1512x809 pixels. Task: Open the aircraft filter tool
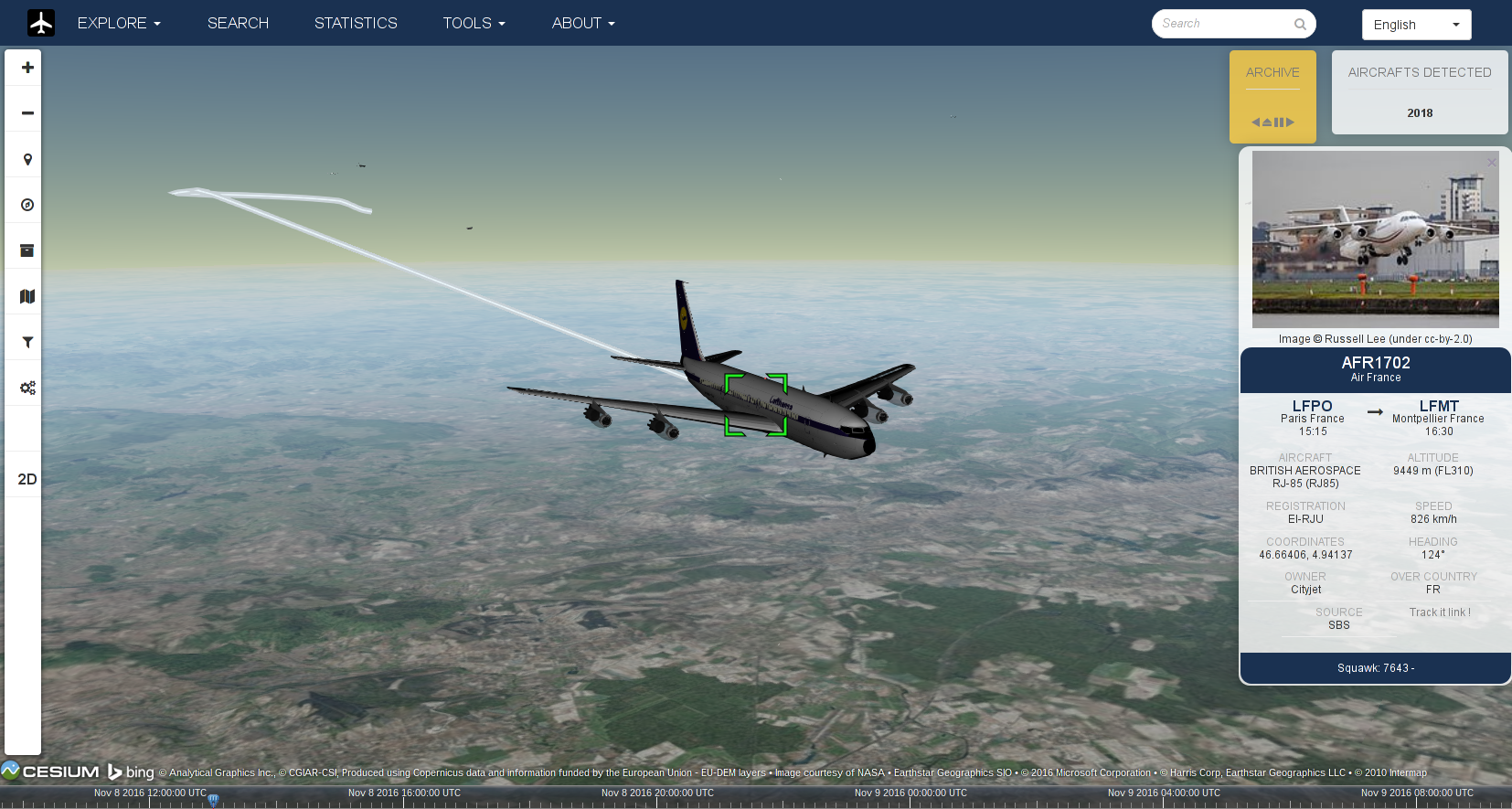pyautogui.click(x=26, y=341)
